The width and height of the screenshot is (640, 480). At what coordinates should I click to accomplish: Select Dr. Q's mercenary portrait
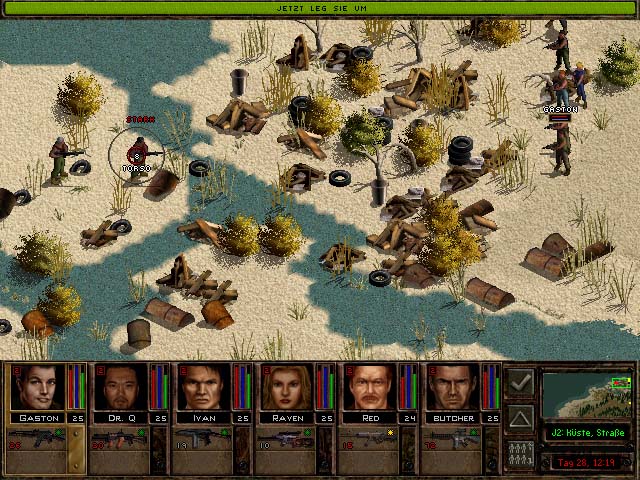point(121,387)
